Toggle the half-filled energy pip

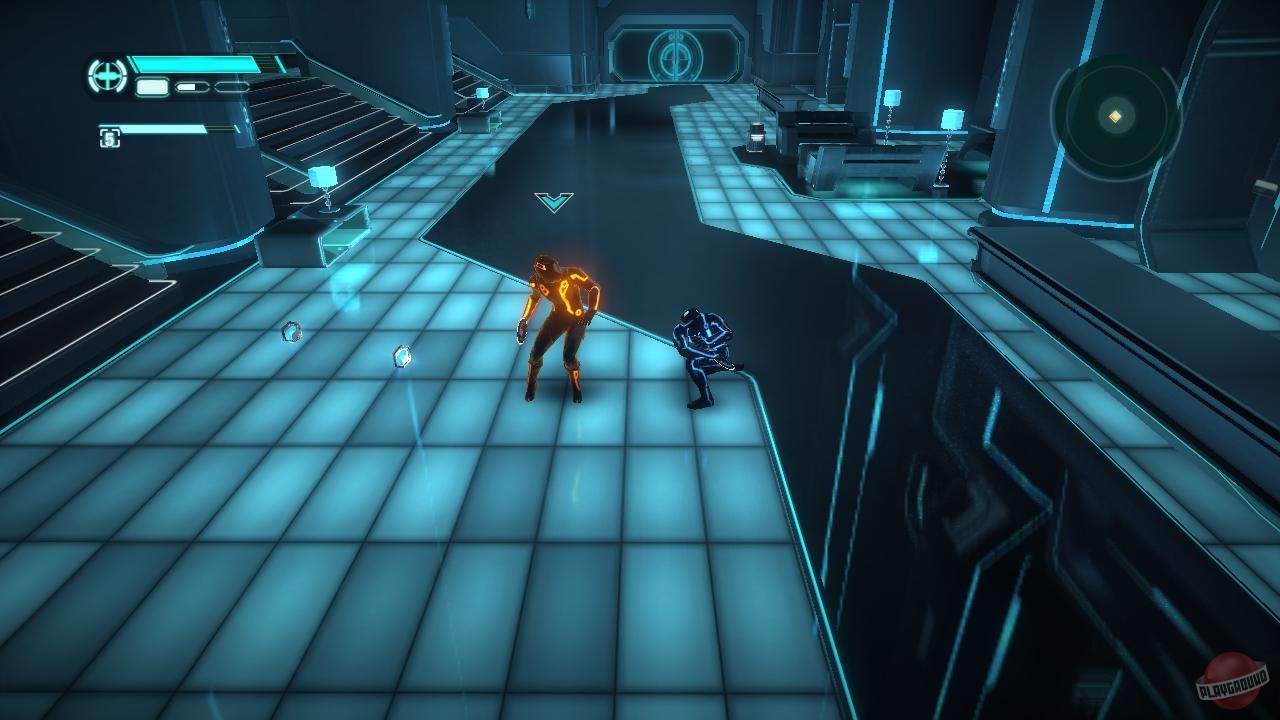click(192, 86)
